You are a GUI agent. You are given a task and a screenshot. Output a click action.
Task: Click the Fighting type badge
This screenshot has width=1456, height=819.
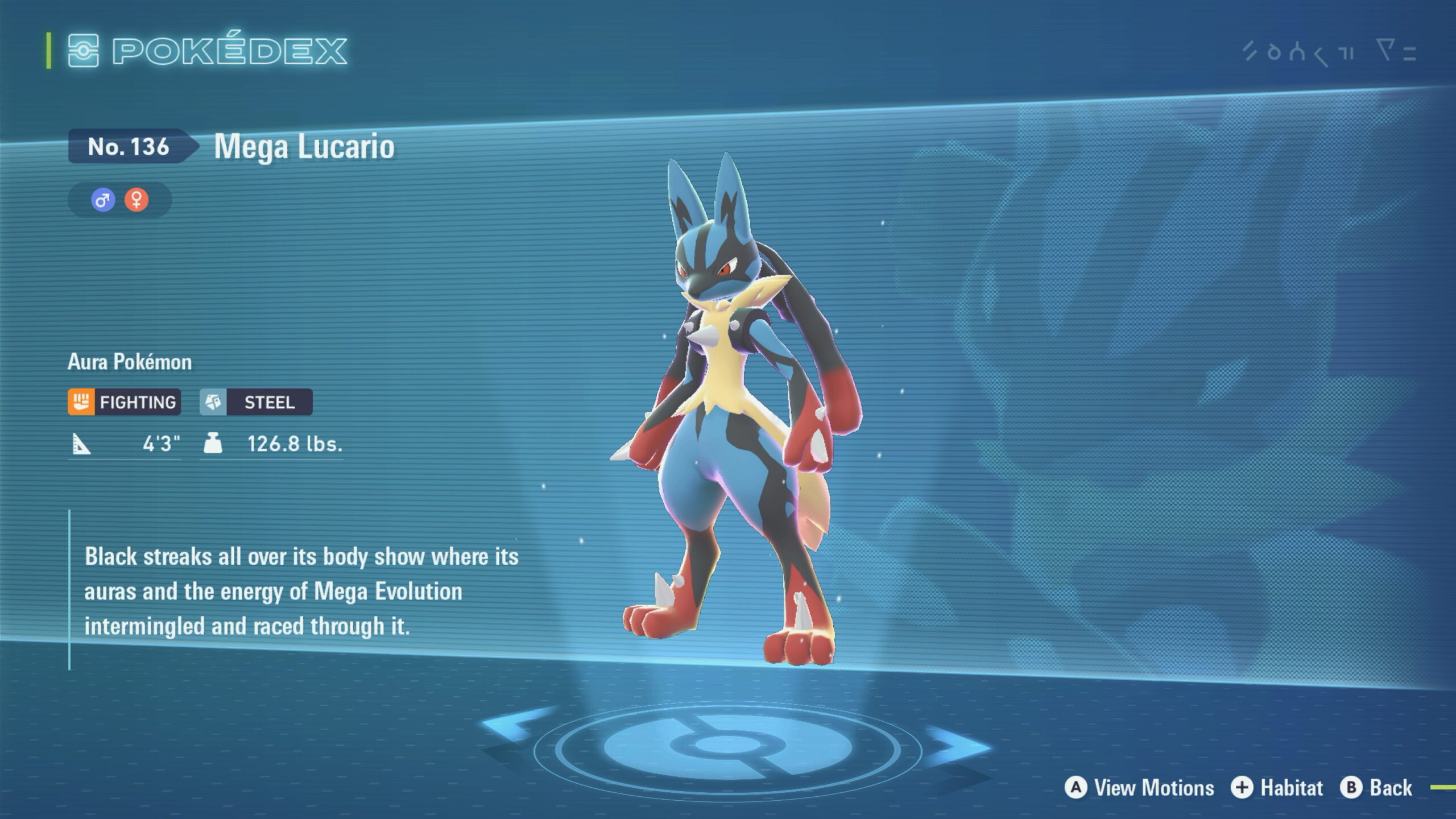point(125,402)
